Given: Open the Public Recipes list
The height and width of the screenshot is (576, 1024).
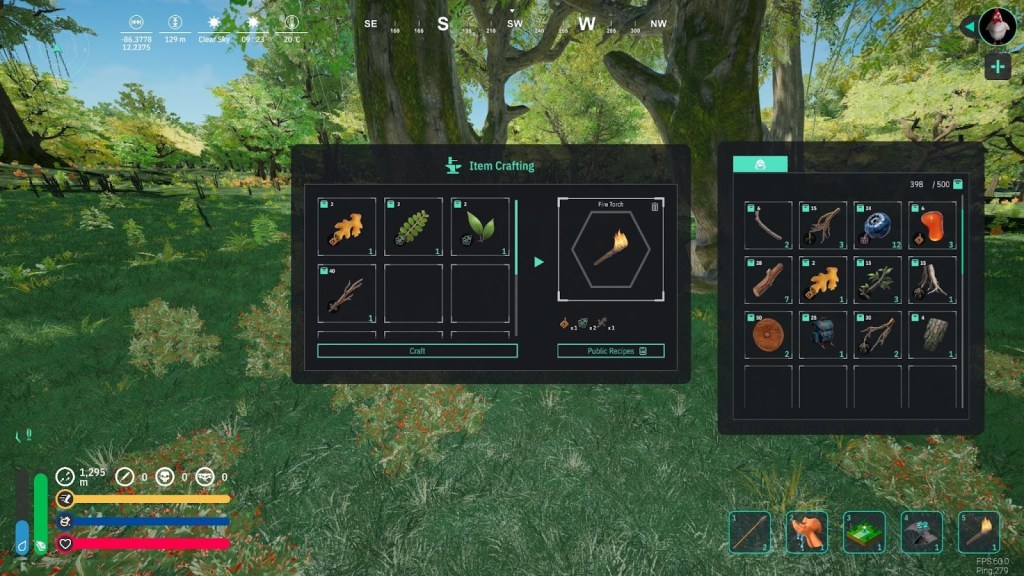Looking at the screenshot, I should click(610, 351).
